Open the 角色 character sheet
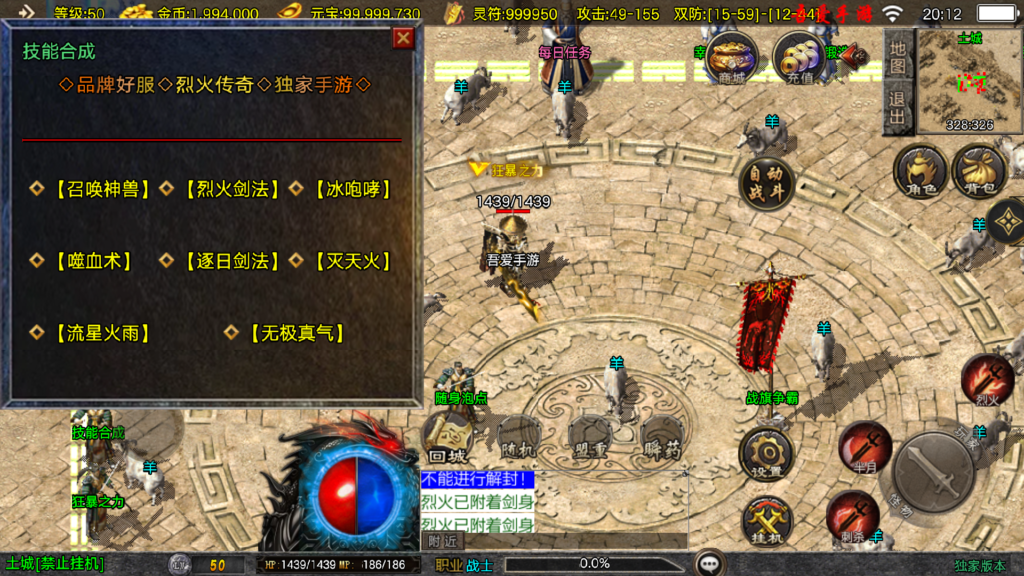The image size is (1024, 576). (920, 171)
